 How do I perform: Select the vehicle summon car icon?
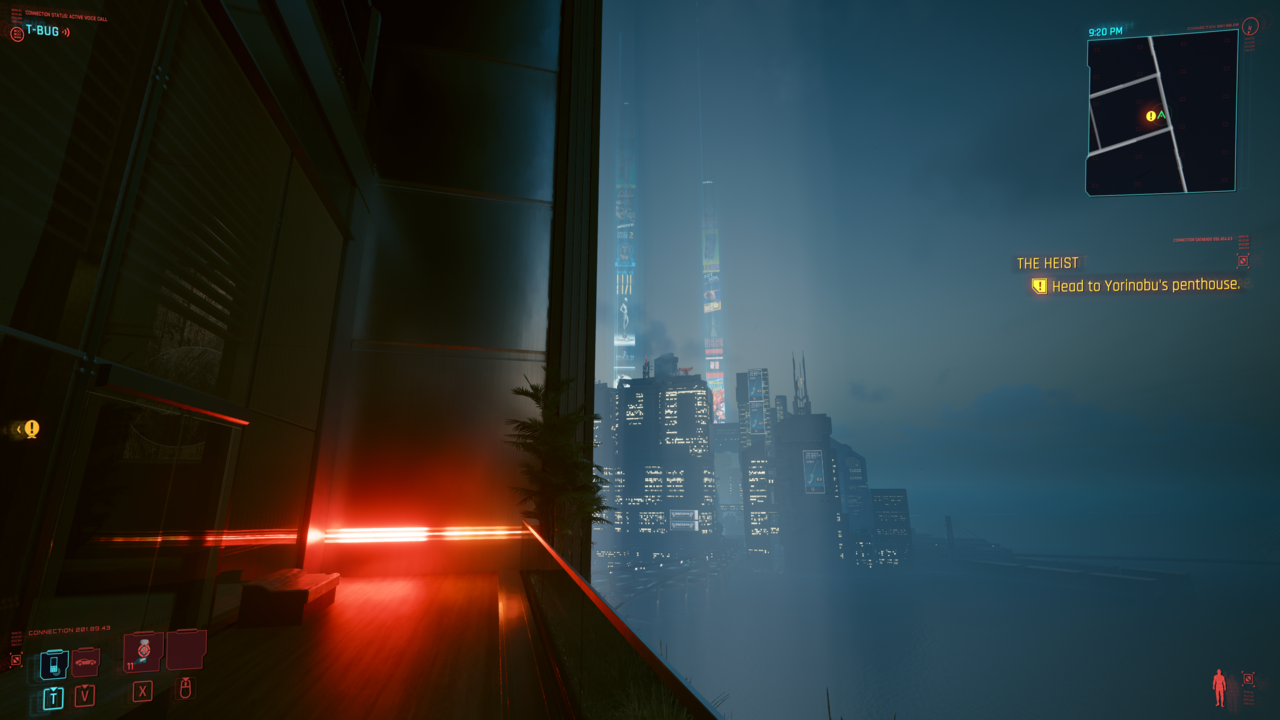[86, 662]
